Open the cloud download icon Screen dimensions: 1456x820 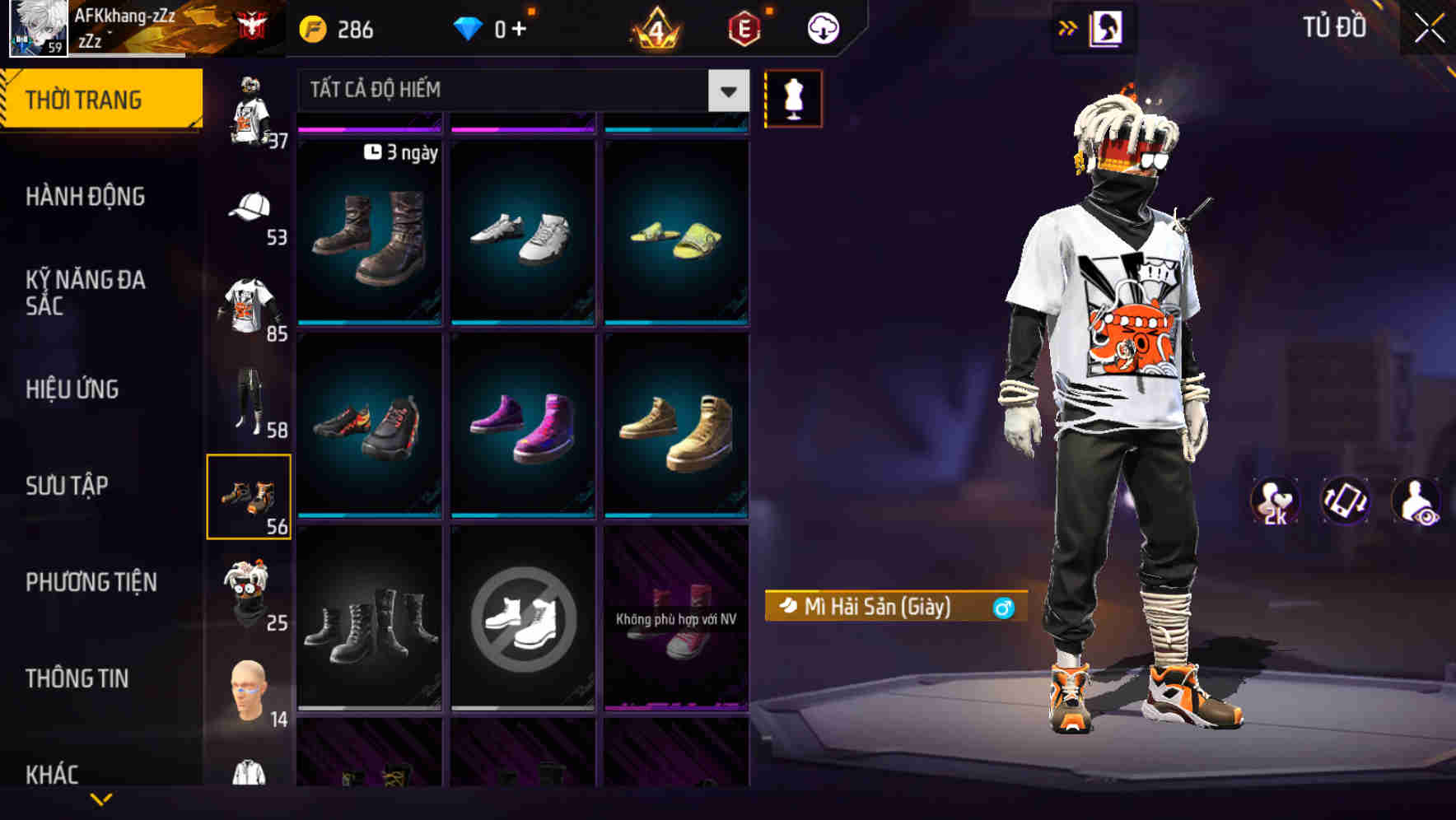coord(824,27)
